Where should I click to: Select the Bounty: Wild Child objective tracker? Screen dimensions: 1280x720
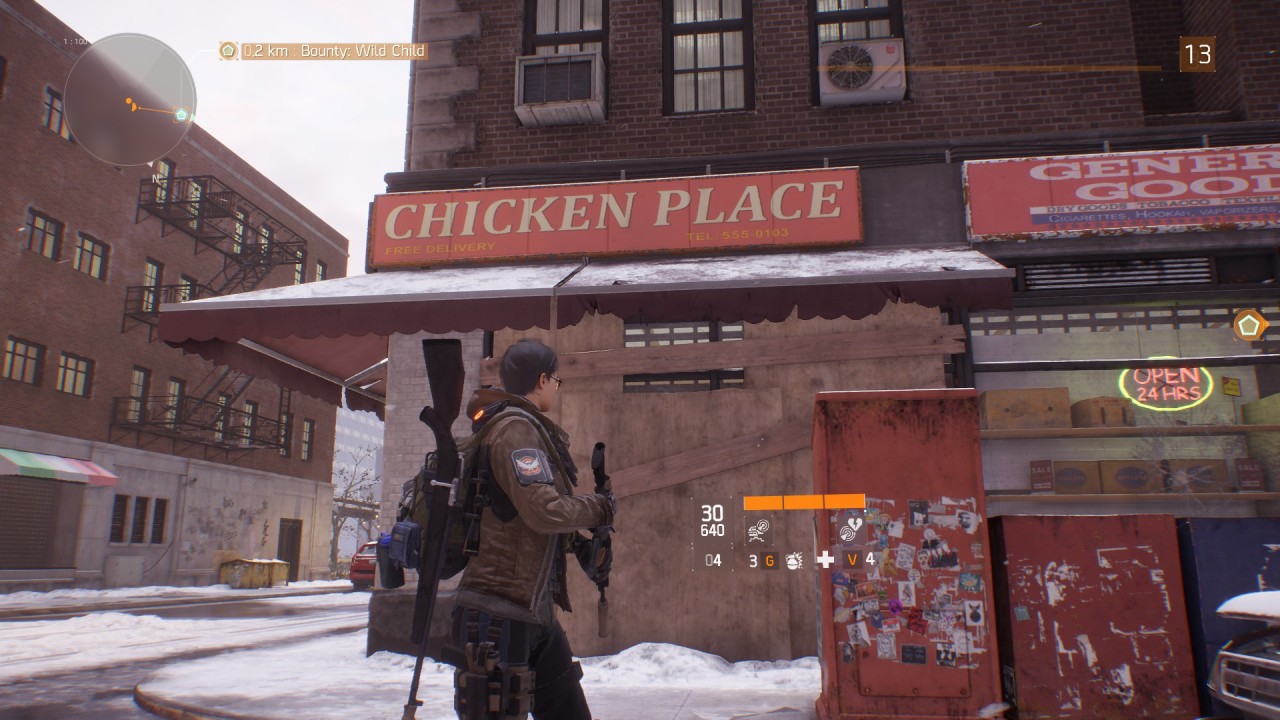tap(324, 51)
